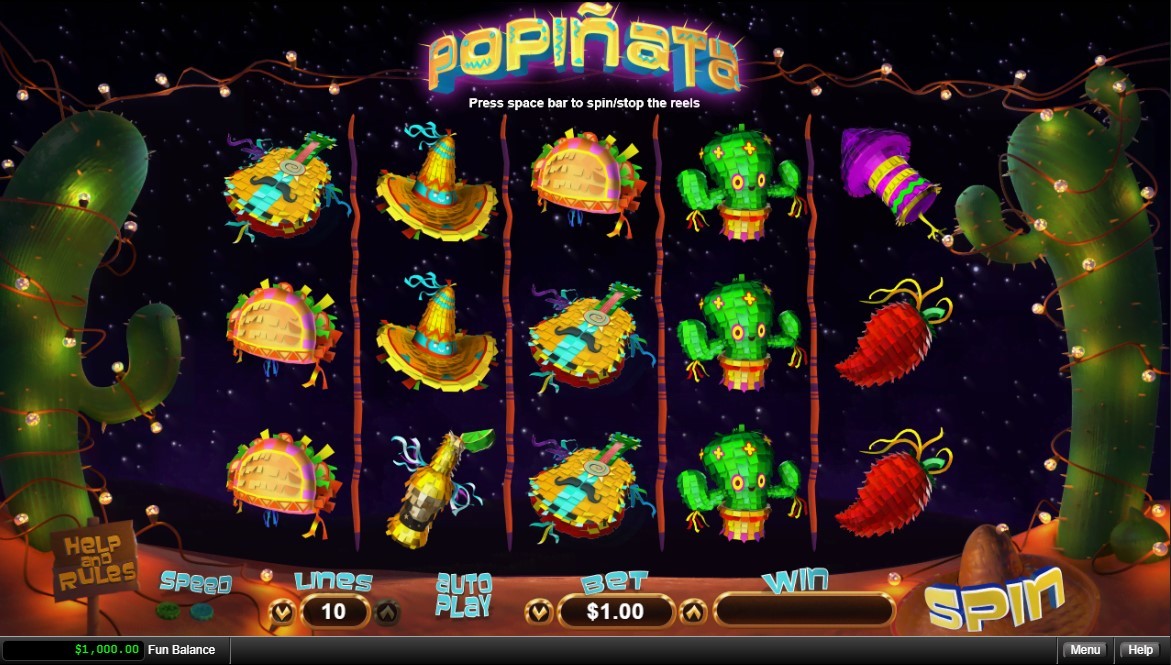Increase the number of lines

(387, 610)
